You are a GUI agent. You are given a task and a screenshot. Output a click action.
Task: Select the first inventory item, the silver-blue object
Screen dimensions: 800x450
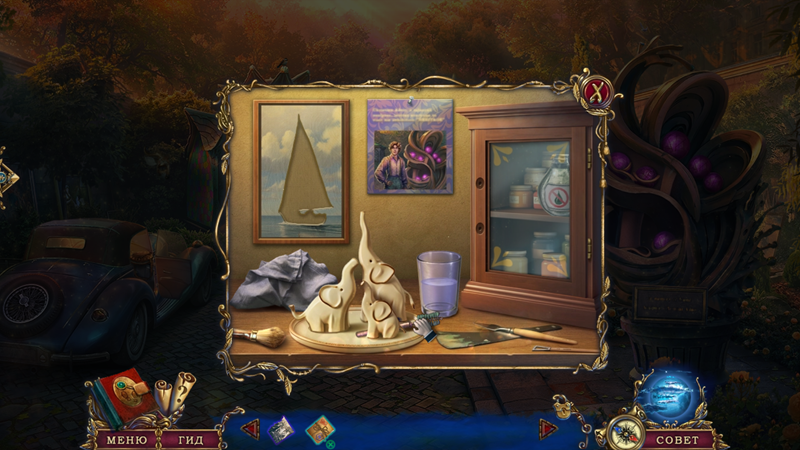pos(281,428)
